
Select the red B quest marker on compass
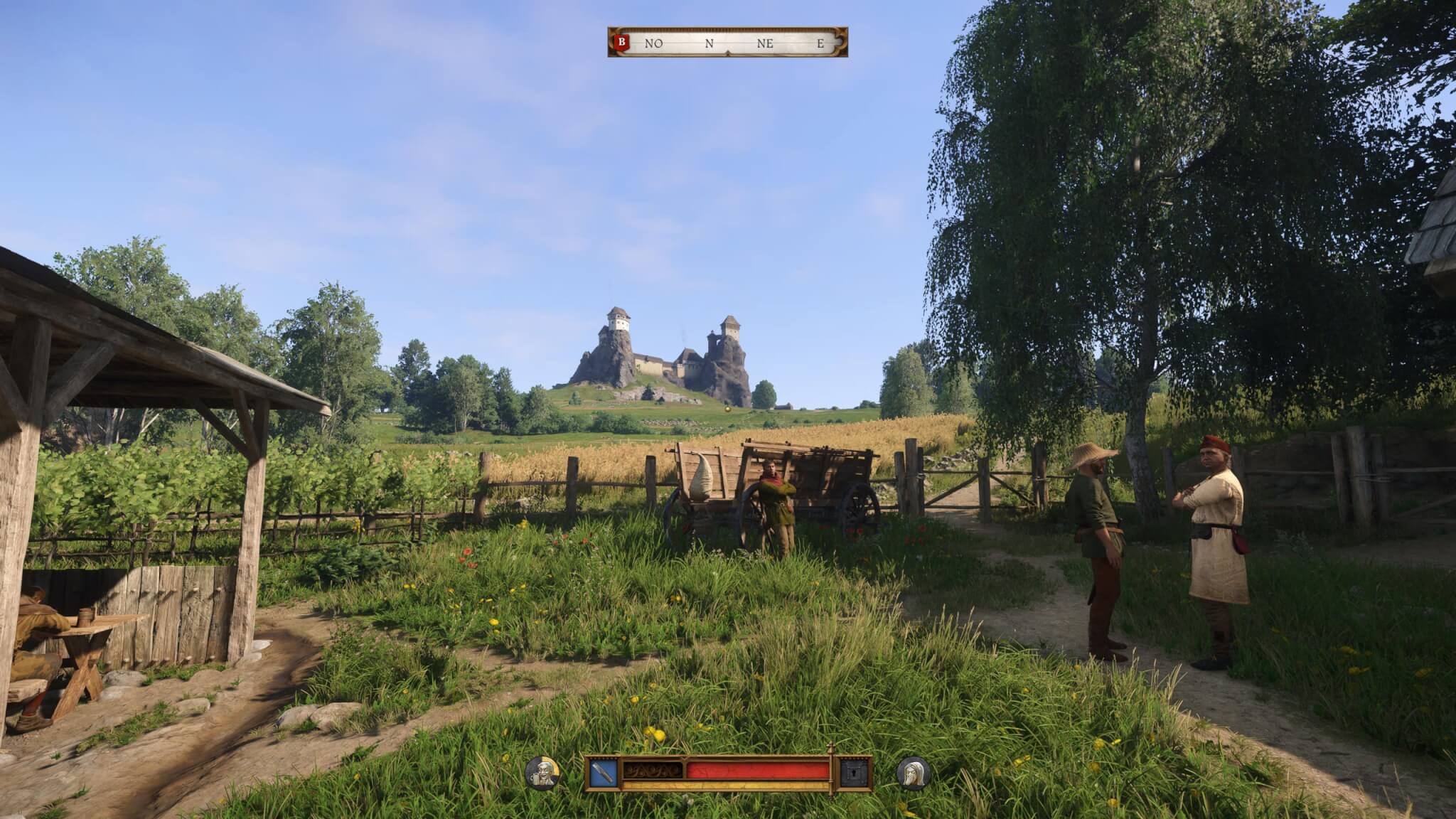622,43
